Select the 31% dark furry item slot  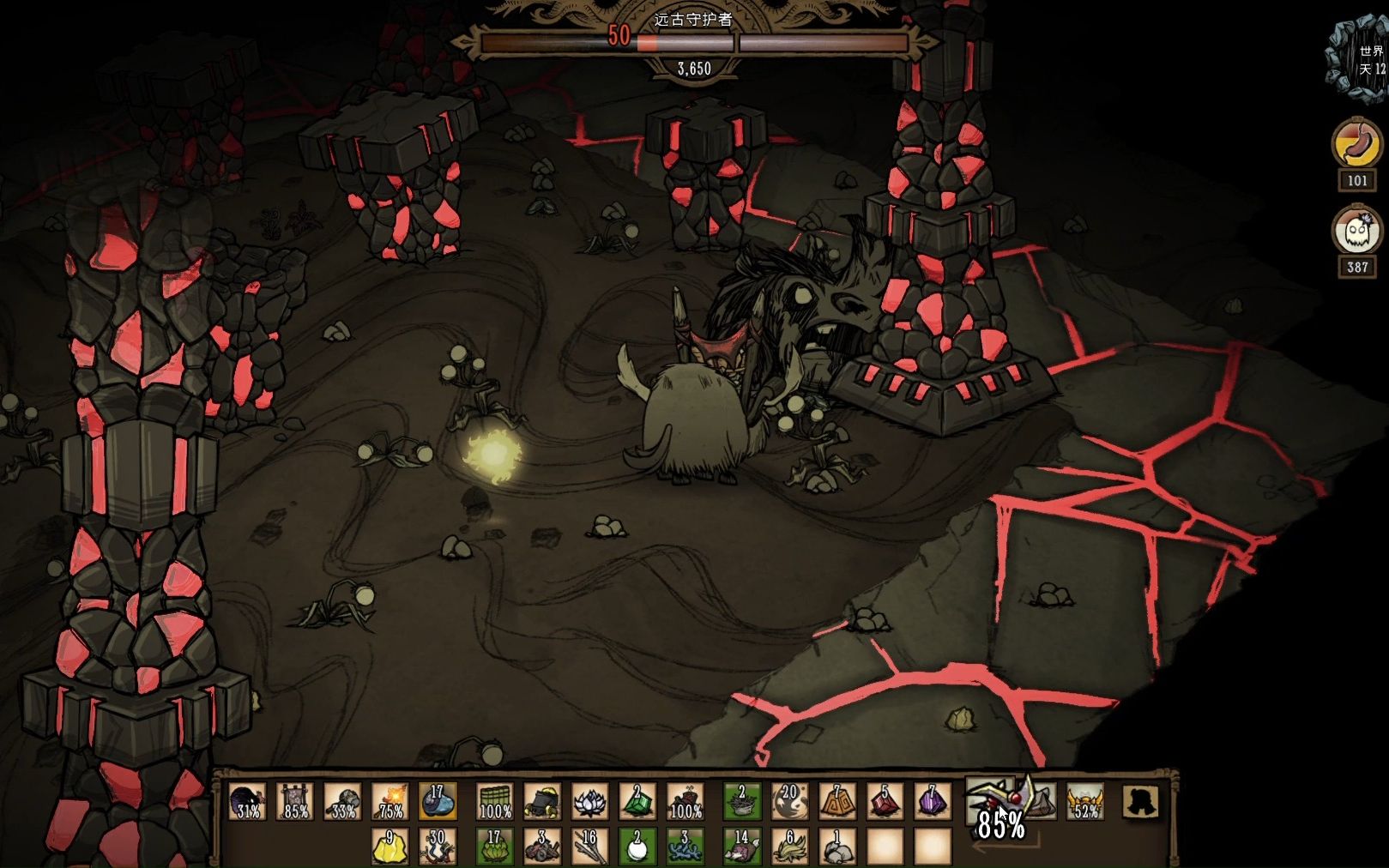click(247, 801)
